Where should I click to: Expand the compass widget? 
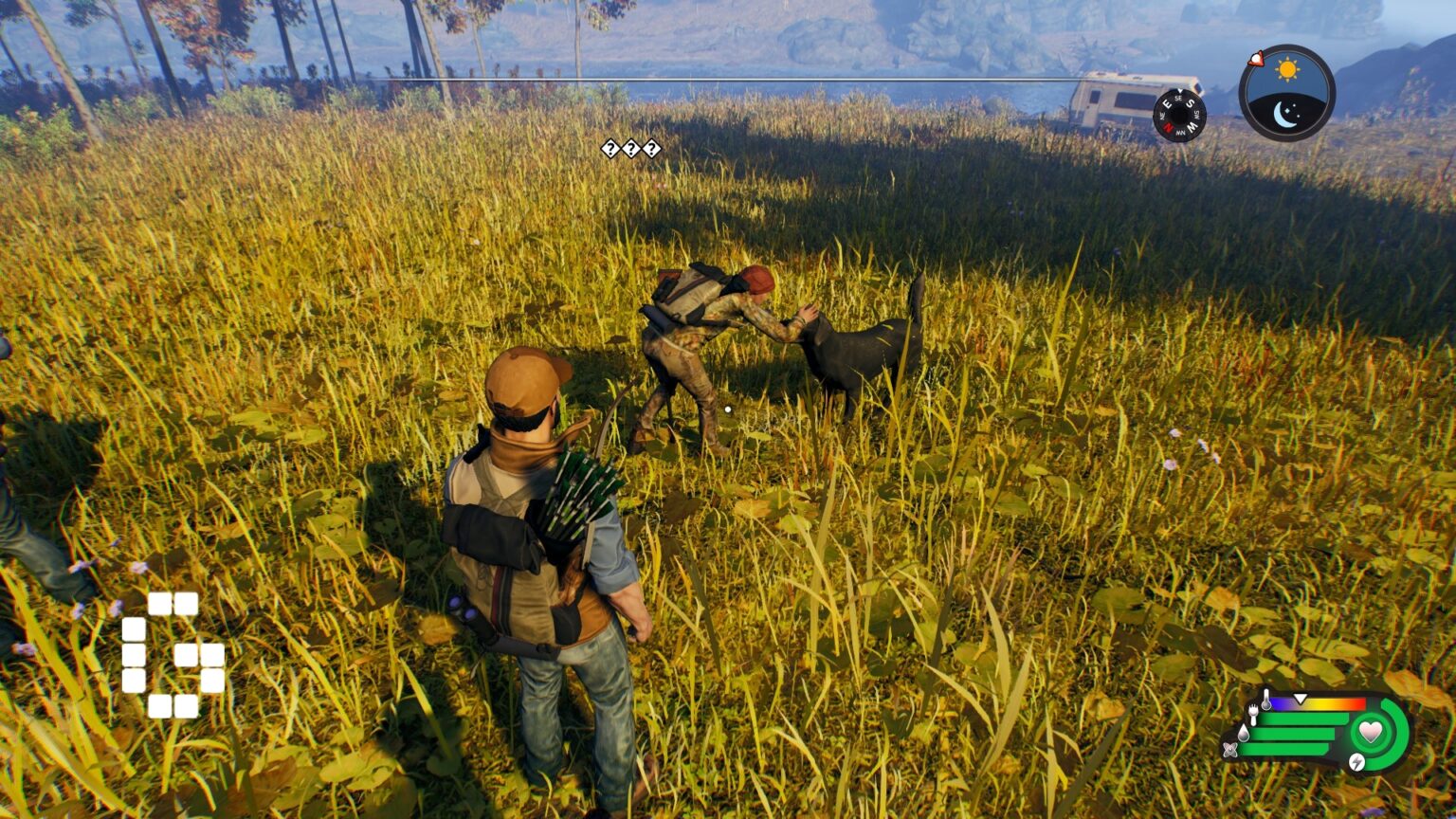point(1180,116)
